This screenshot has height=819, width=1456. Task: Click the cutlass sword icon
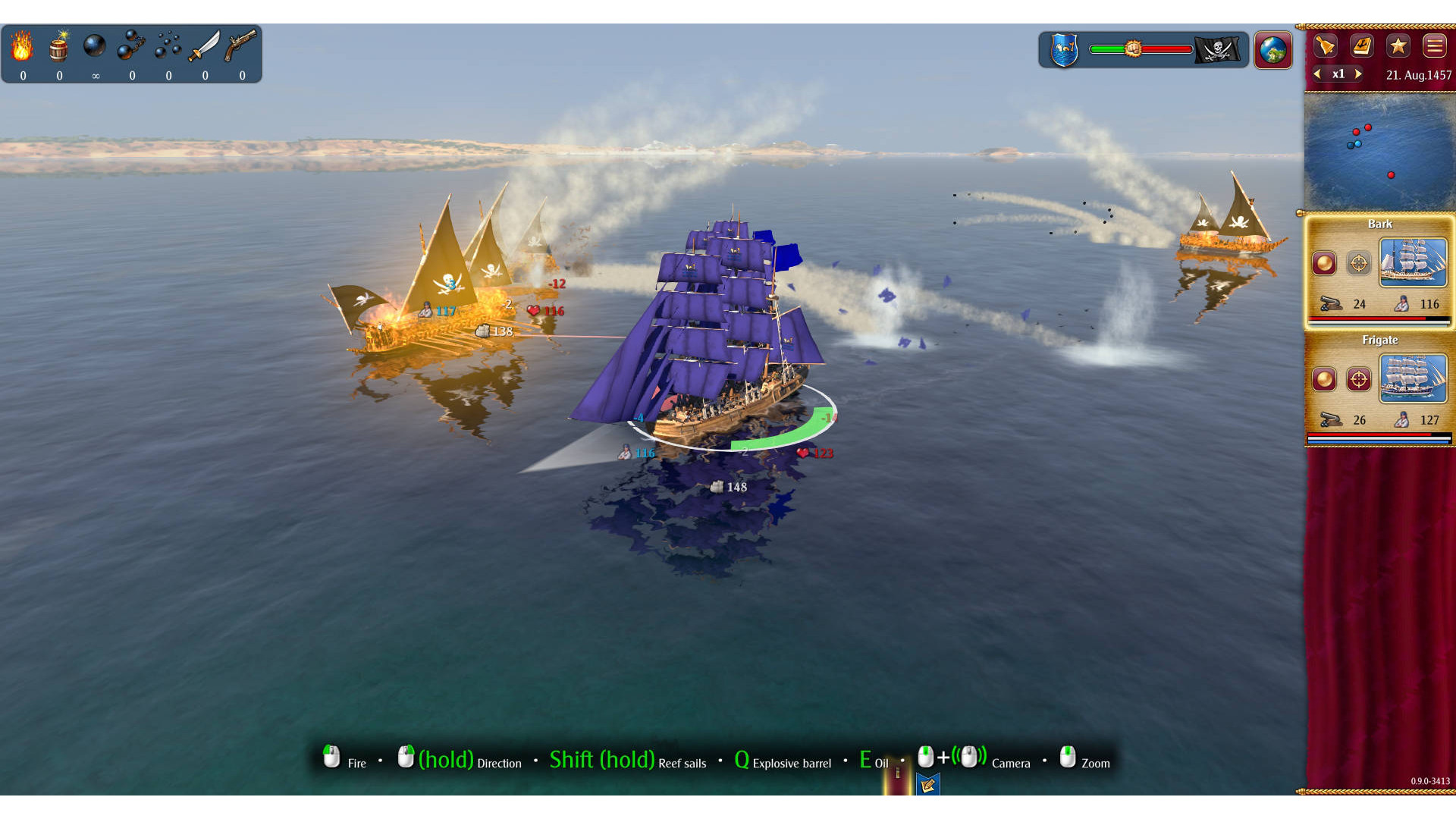[x=204, y=47]
